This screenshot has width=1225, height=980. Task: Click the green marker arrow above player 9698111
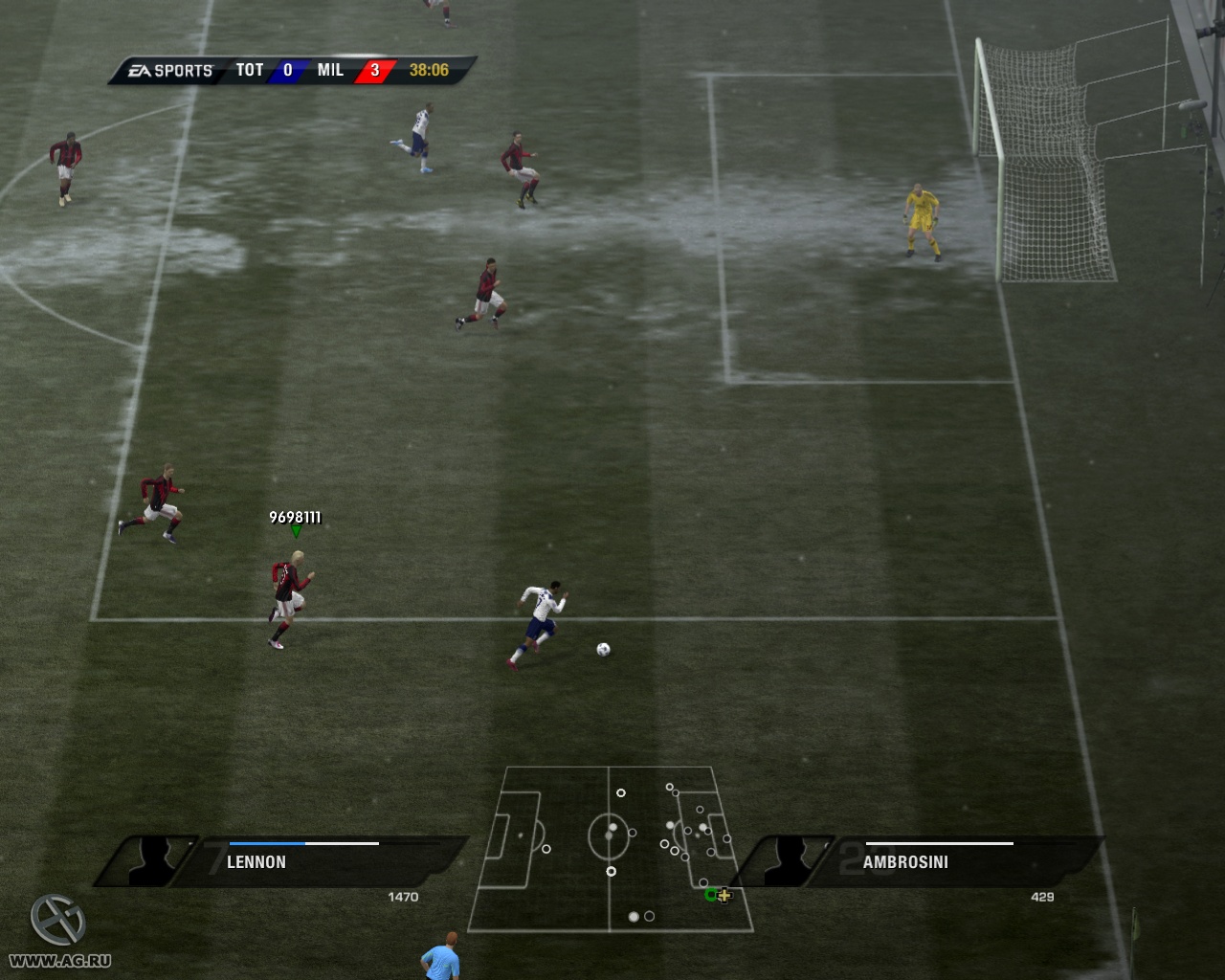[x=296, y=531]
